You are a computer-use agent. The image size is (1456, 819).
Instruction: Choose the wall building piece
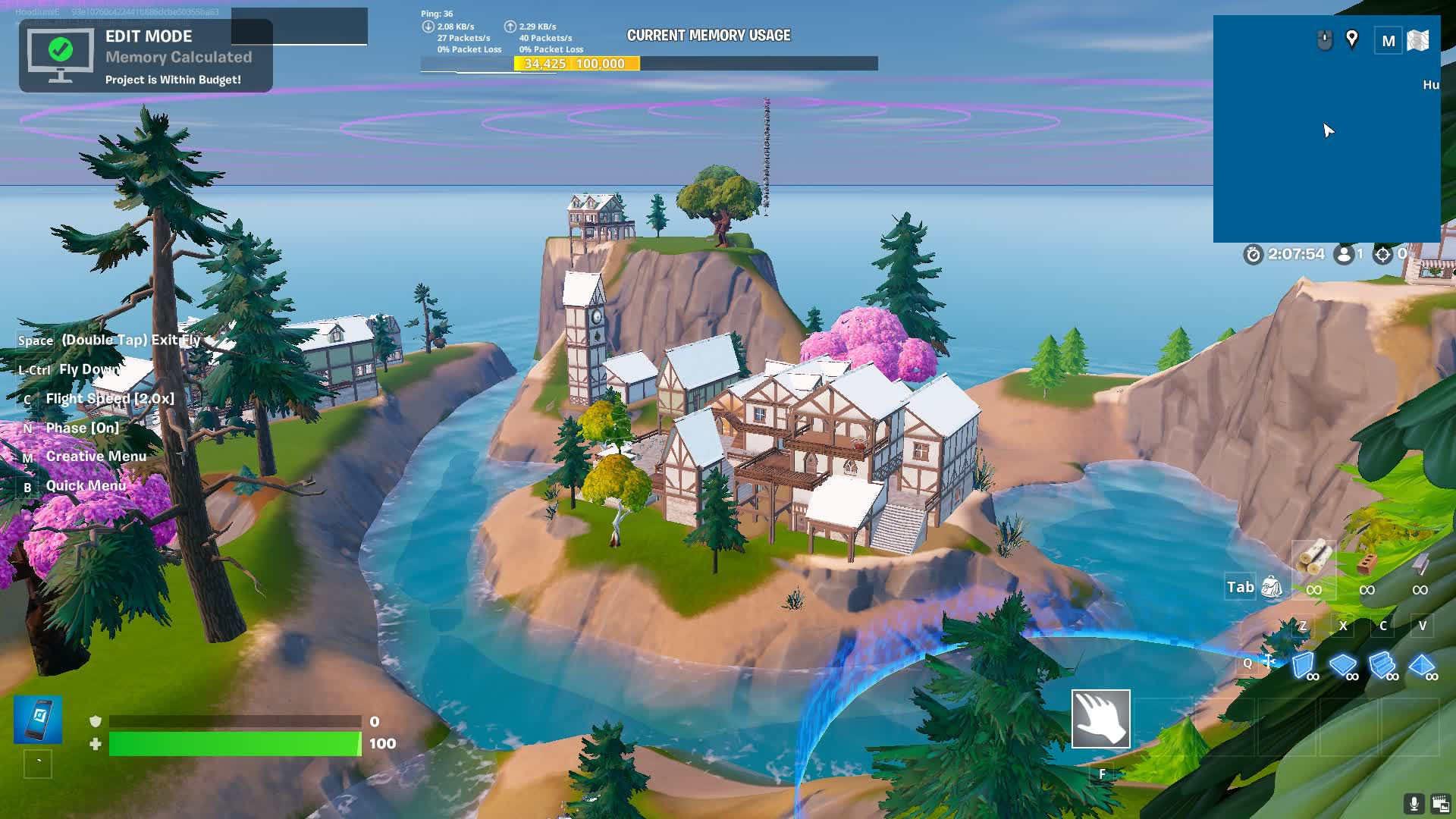tap(1304, 665)
